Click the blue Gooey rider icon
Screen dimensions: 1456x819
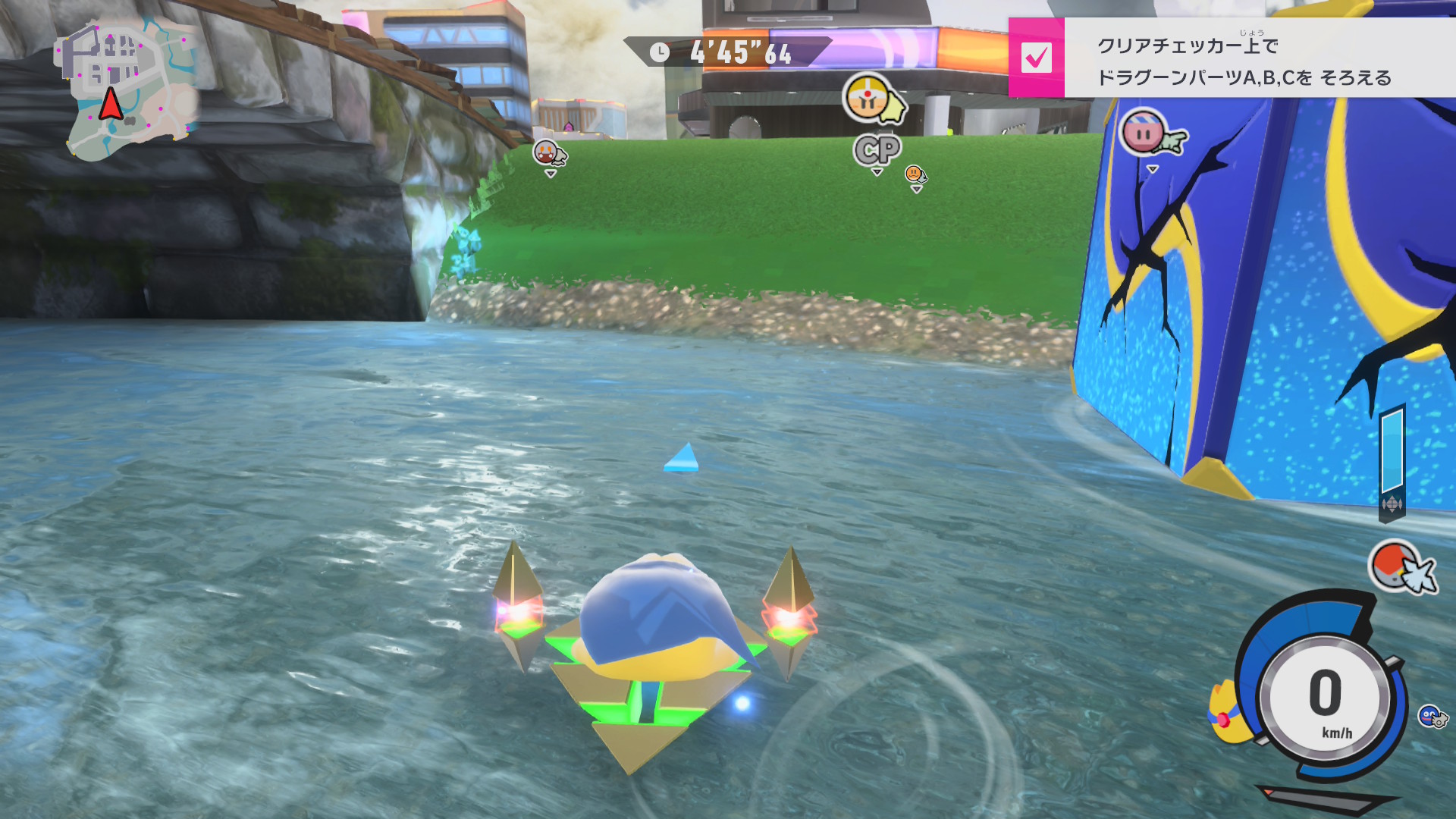pyautogui.click(x=1431, y=716)
